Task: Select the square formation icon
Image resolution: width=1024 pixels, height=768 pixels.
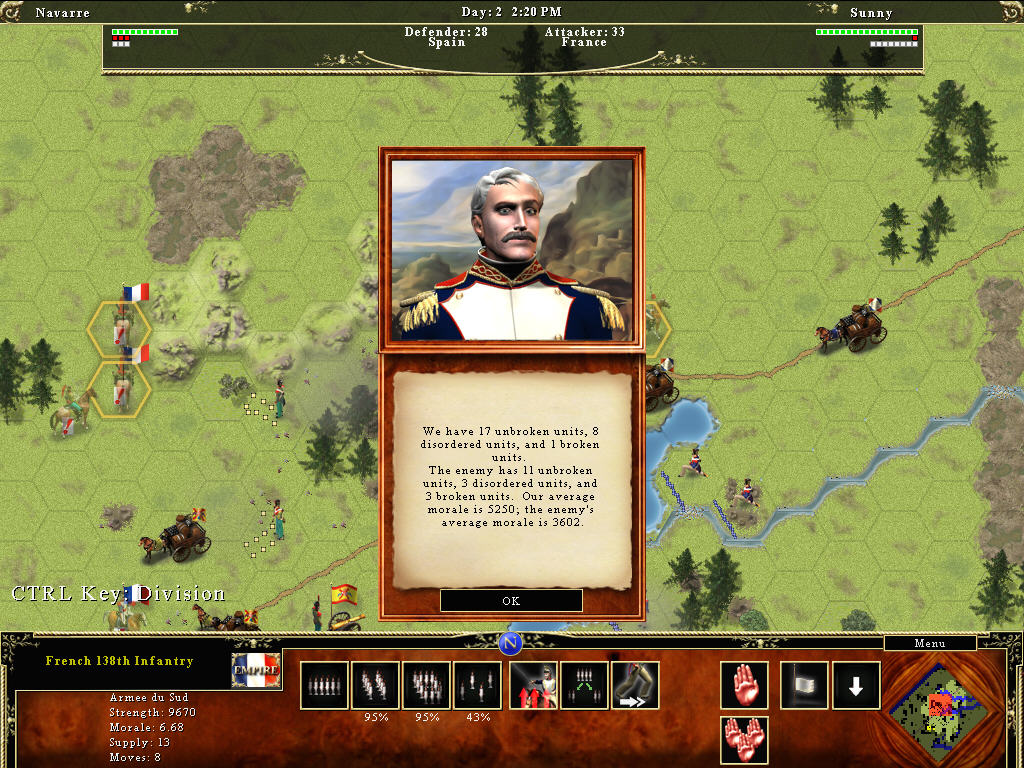Action: coord(426,685)
